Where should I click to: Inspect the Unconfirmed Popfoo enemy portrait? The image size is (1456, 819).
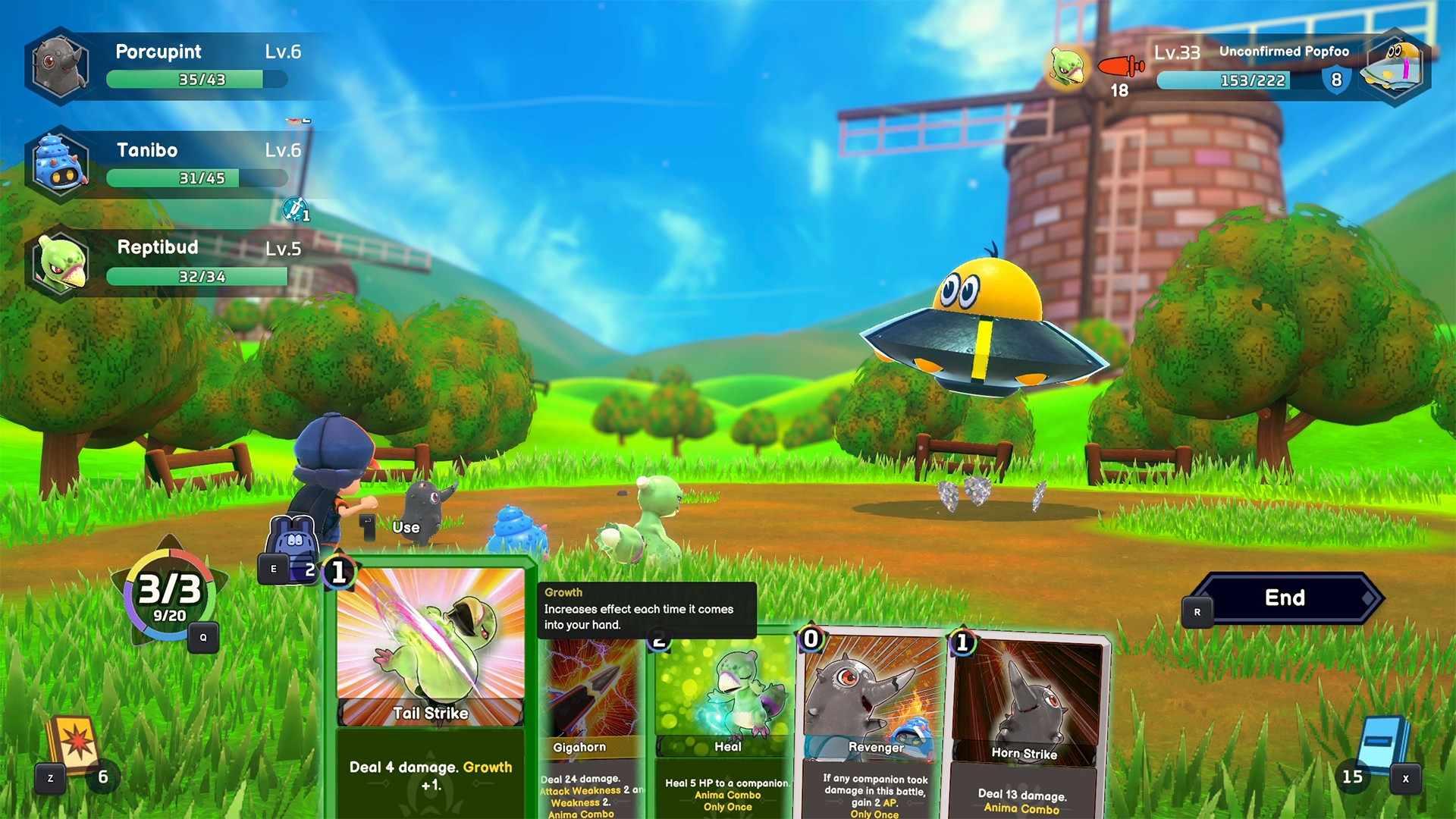(1394, 67)
